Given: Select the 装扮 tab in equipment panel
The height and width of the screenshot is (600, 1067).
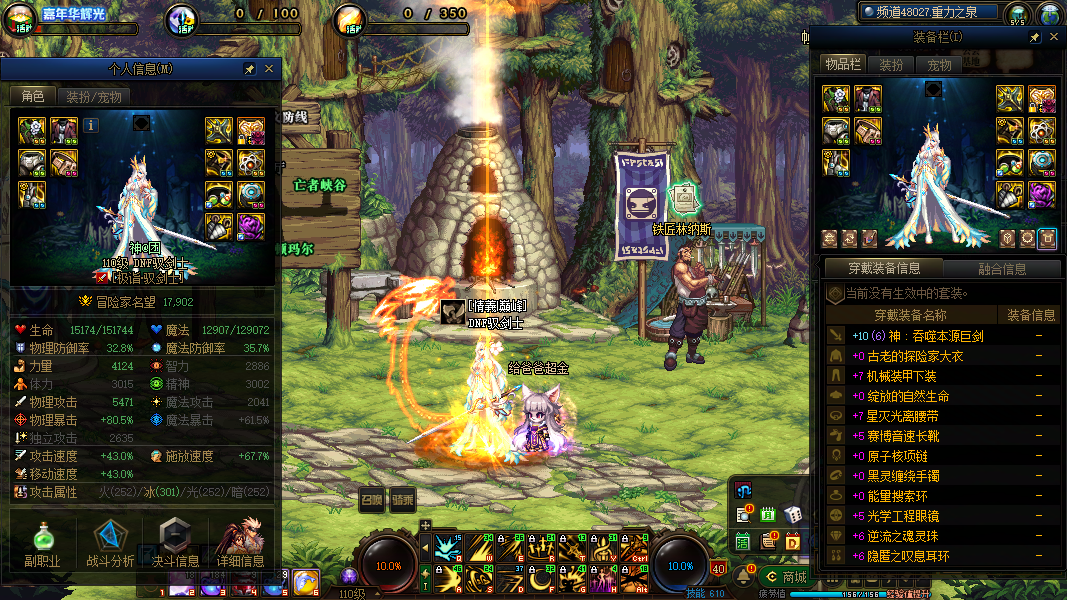Looking at the screenshot, I should tap(891, 64).
